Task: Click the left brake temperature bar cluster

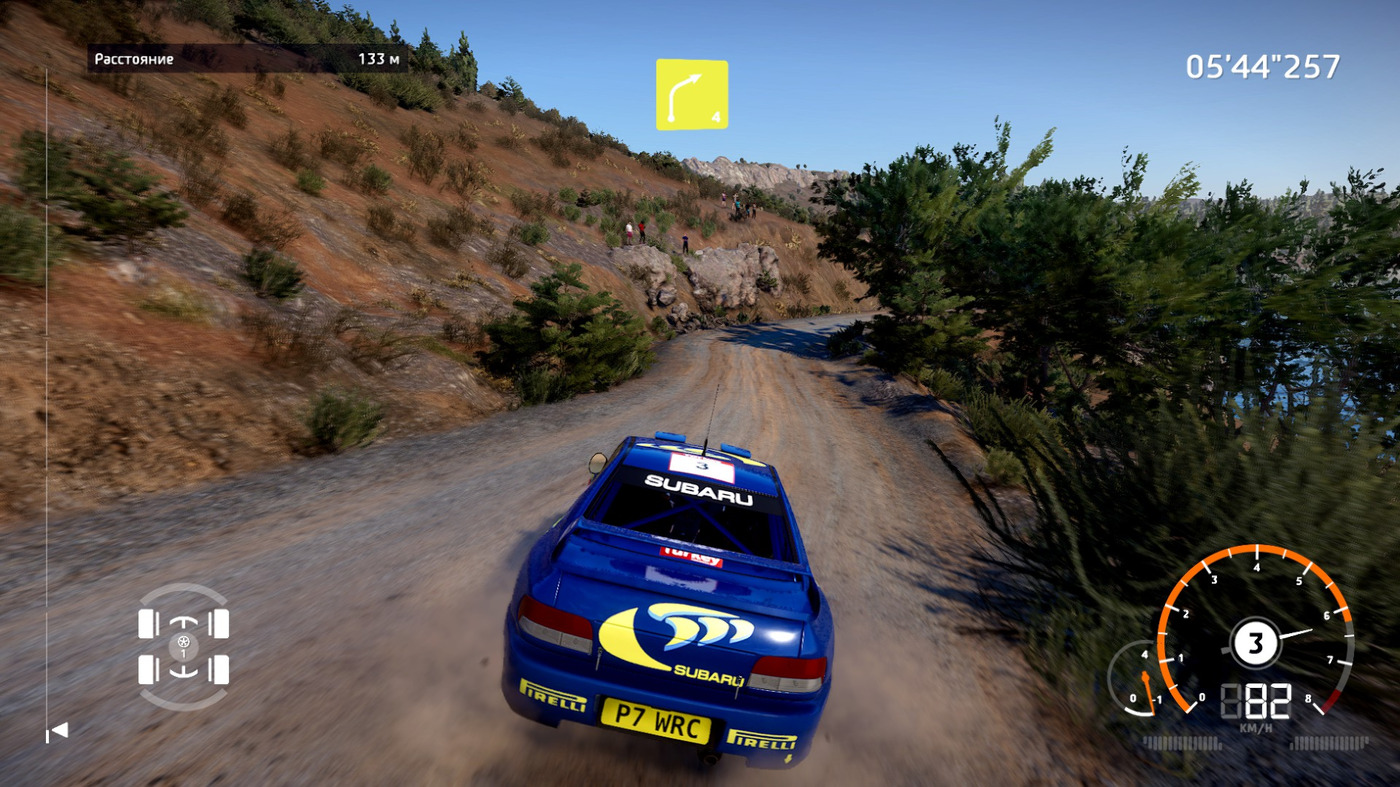Action: pyautogui.click(x=1182, y=741)
